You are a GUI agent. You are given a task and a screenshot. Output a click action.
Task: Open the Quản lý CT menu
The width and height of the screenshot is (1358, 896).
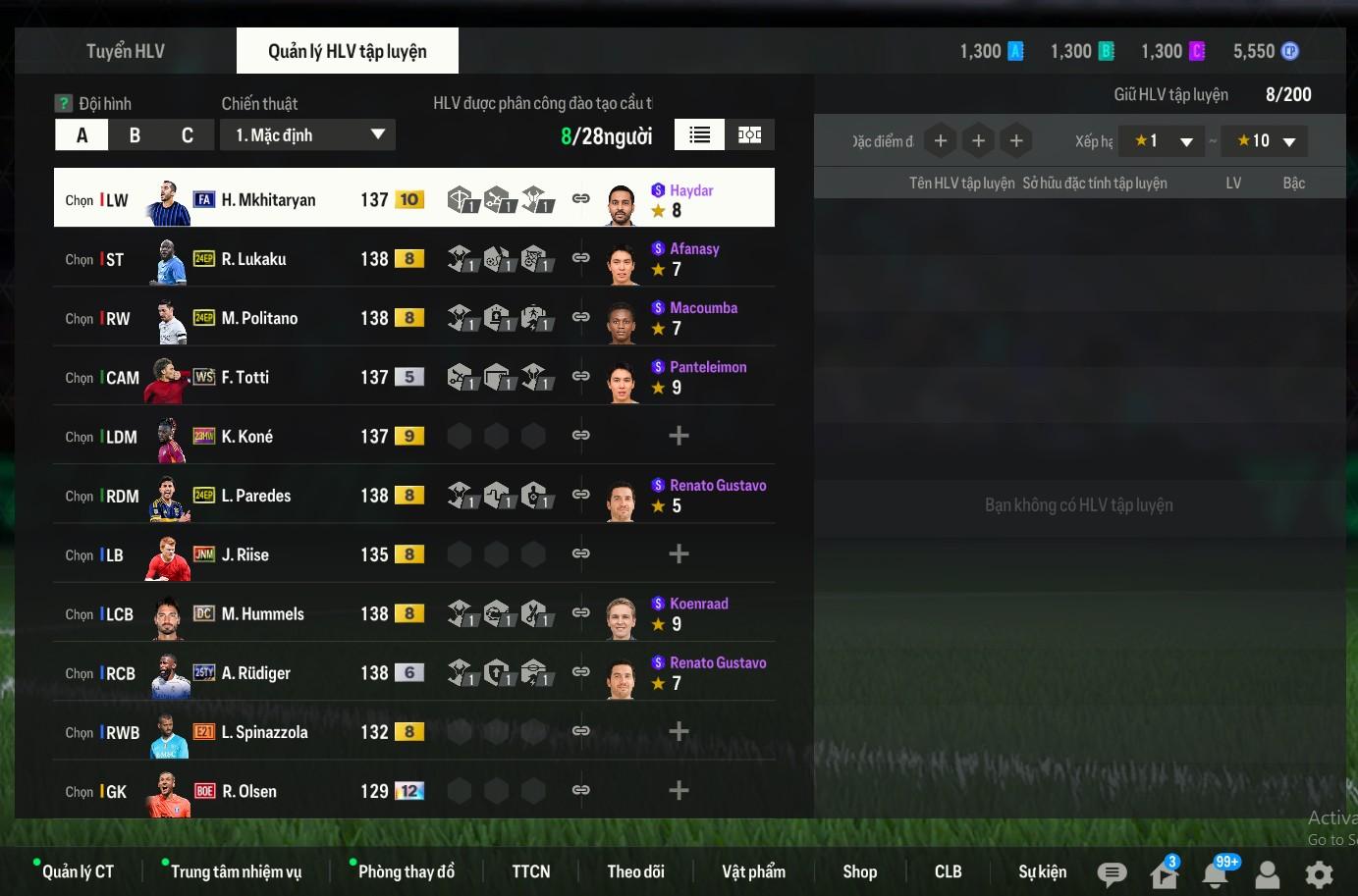[78, 871]
